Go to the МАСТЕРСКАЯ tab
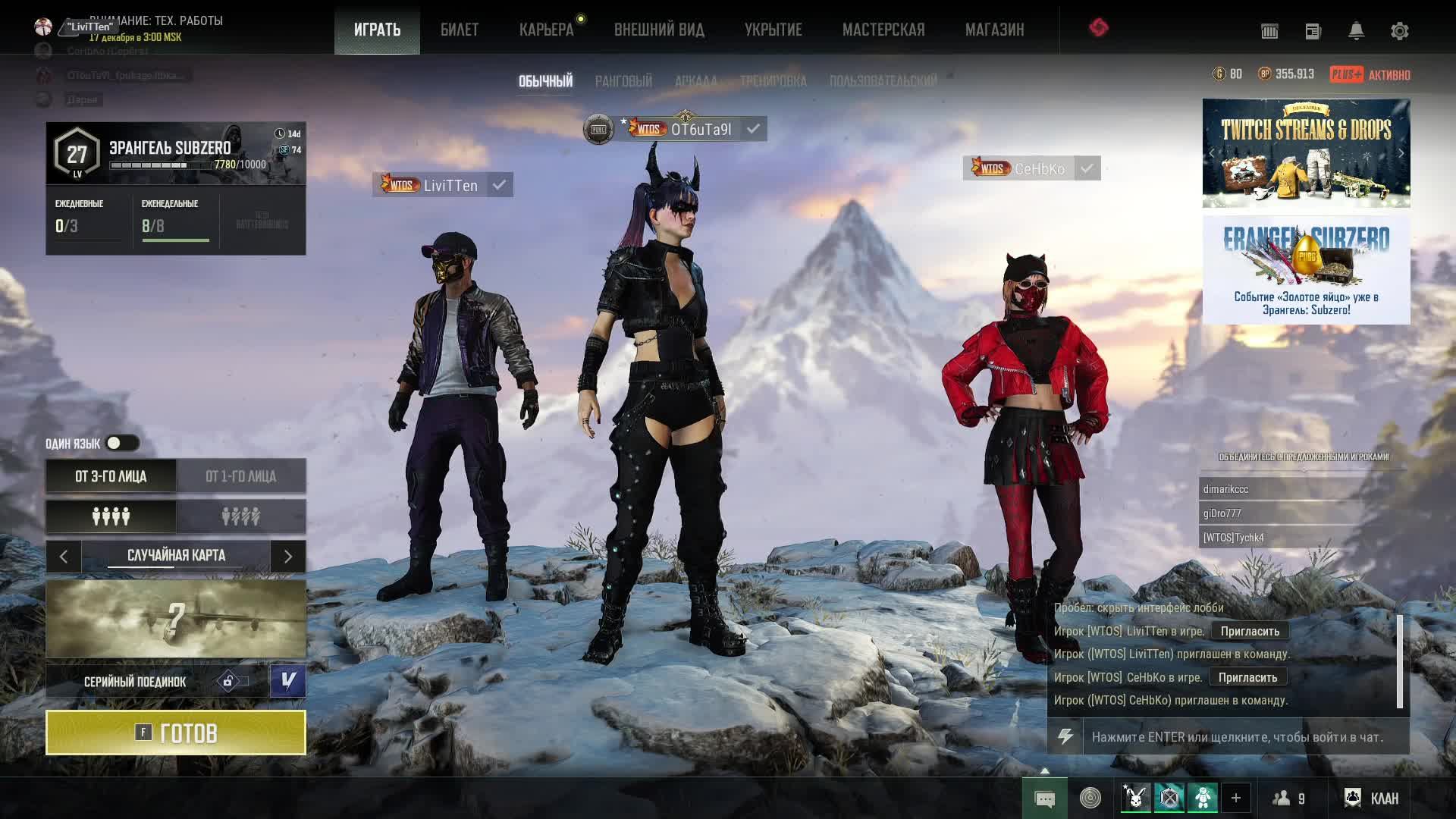 click(x=883, y=30)
